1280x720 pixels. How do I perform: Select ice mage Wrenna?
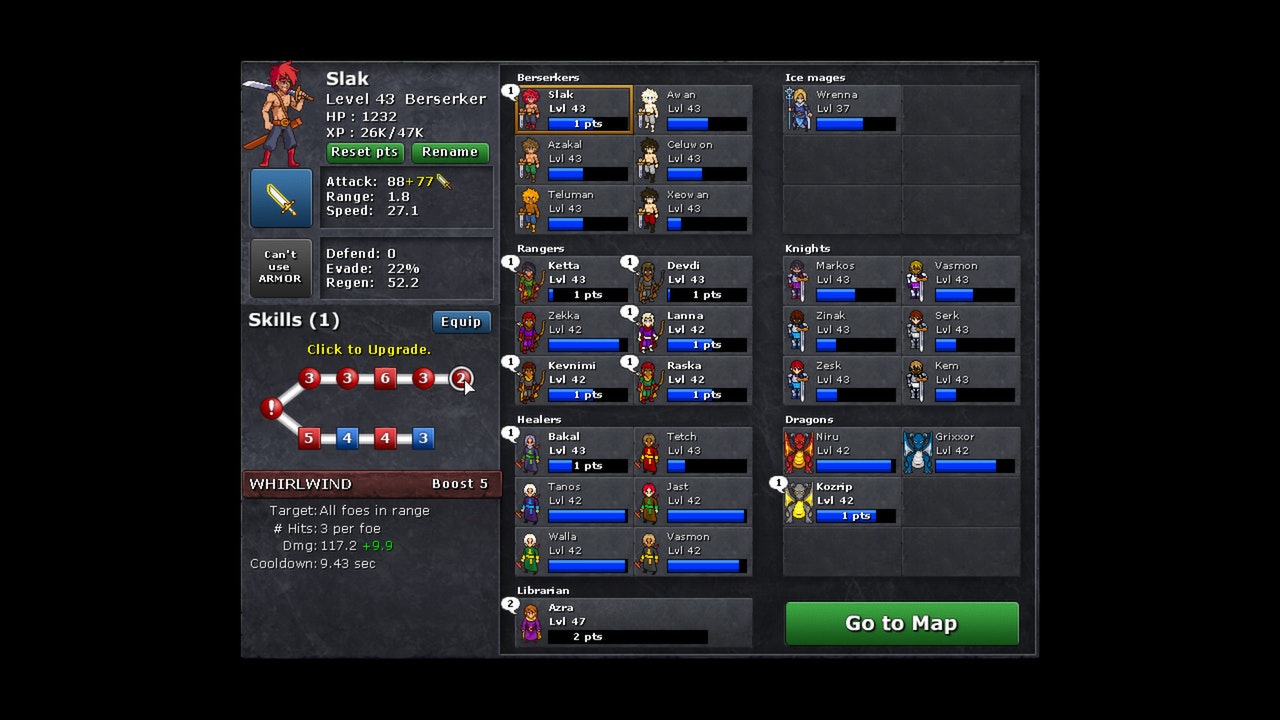pos(842,109)
